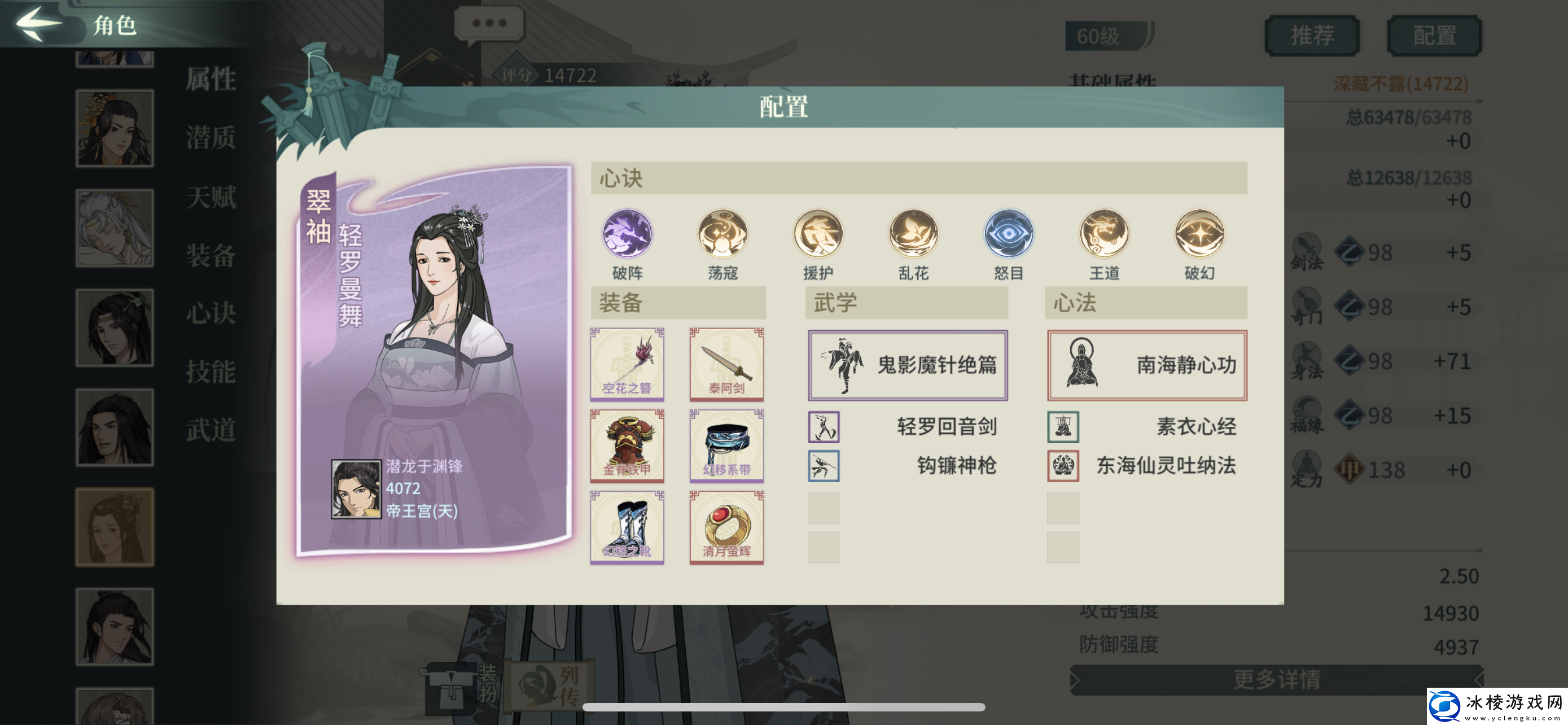The height and width of the screenshot is (725, 1568).
Task: Open the 空花之簪 hairpin equipment slot
Action: [x=627, y=364]
